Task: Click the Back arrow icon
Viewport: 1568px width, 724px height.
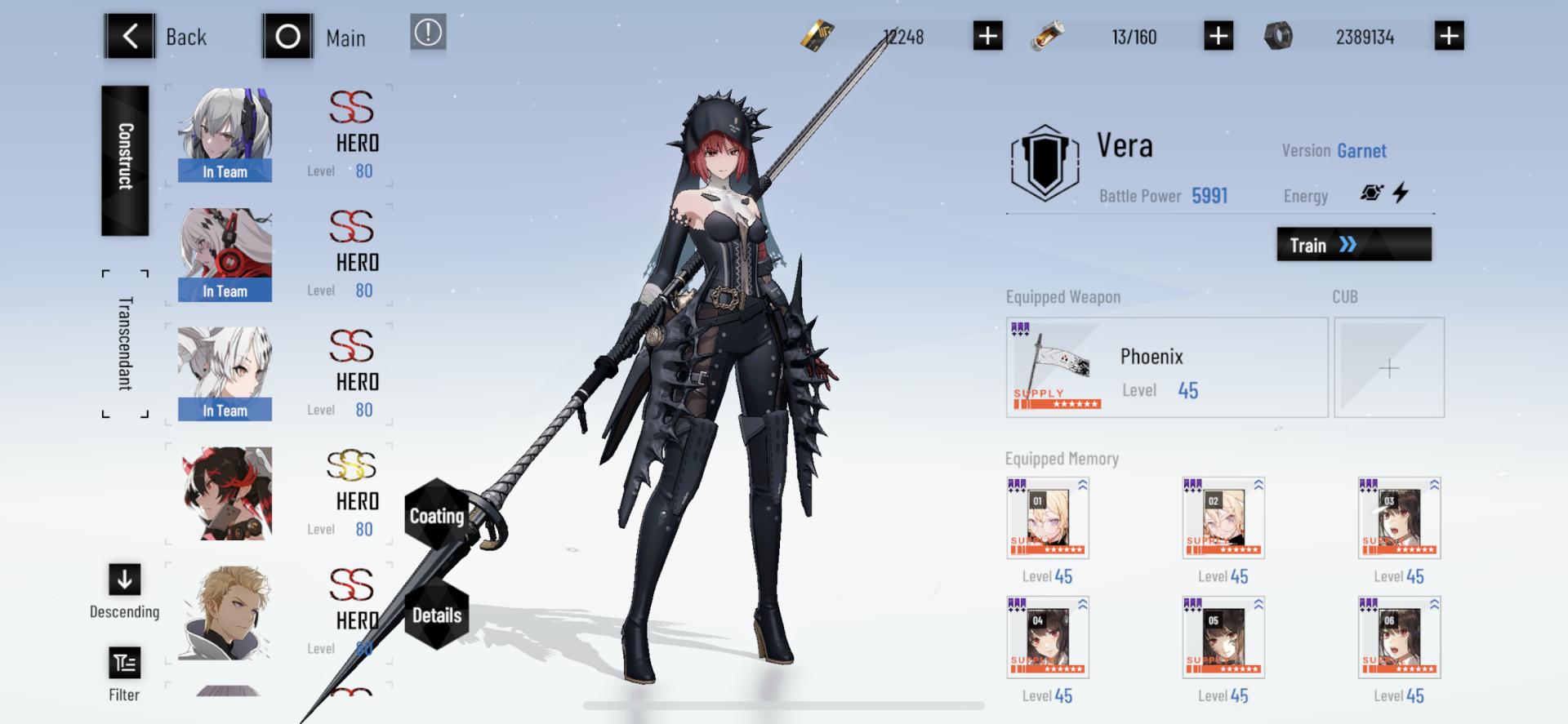Action: 129,36
